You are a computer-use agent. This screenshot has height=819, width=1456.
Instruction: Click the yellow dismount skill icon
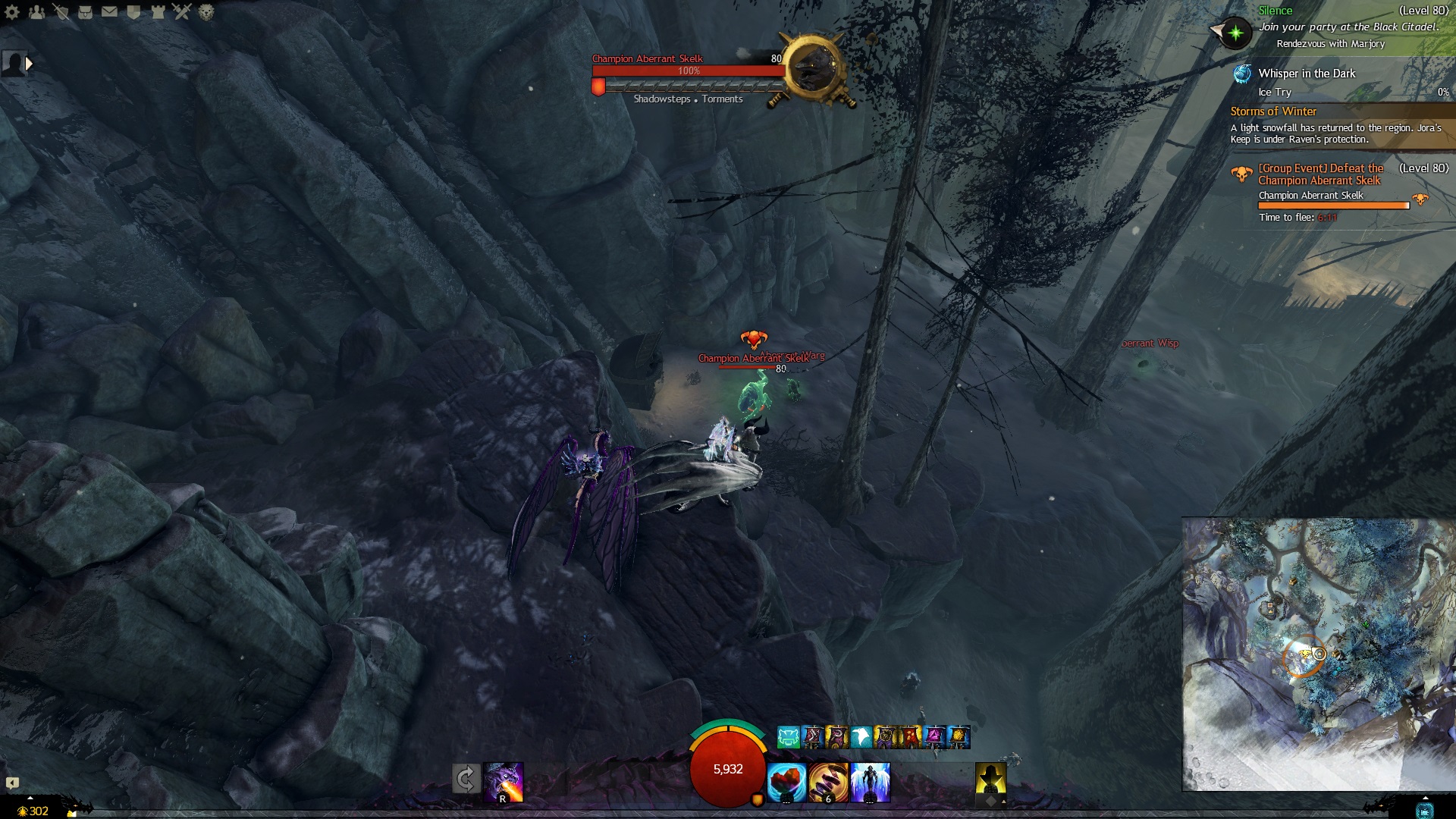coord(990,780)
